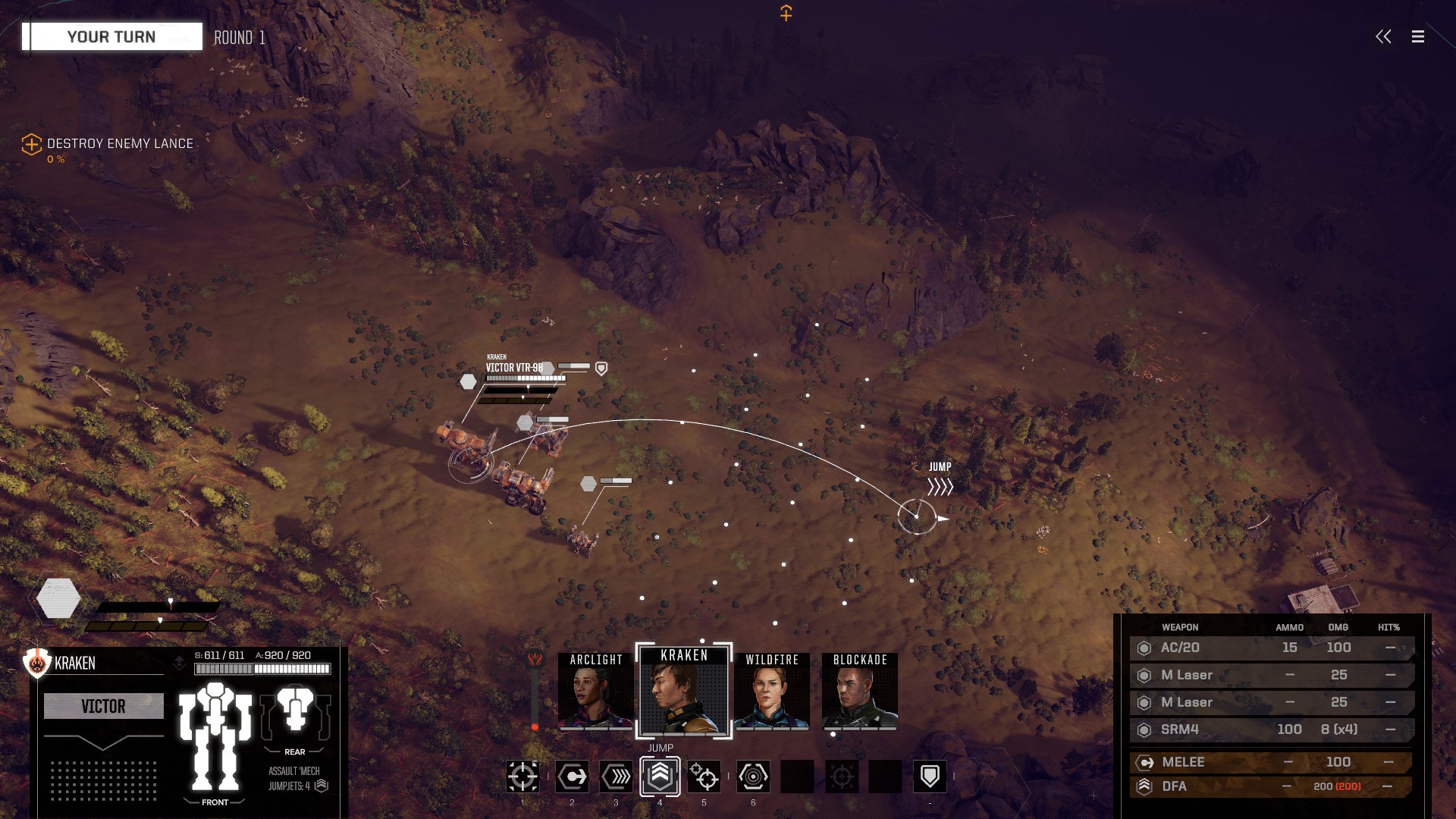Use the Sensor Lock ability icon
Viewport: 1456px width, 819px height.
(x=753, y=777)
